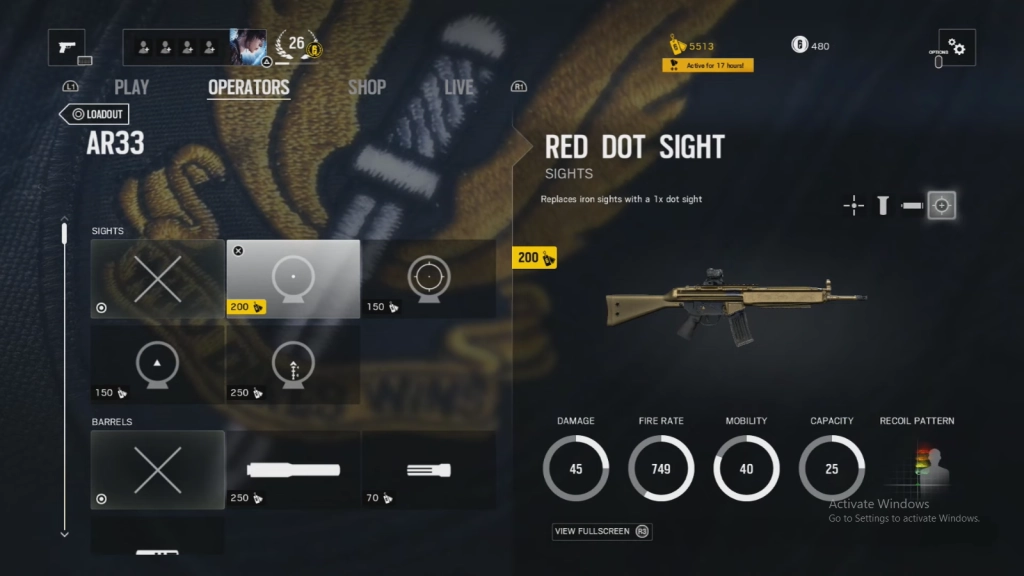The image size is (1024, 576).
Task: Select the suppressor barrel costing 250
Action: 293,469
